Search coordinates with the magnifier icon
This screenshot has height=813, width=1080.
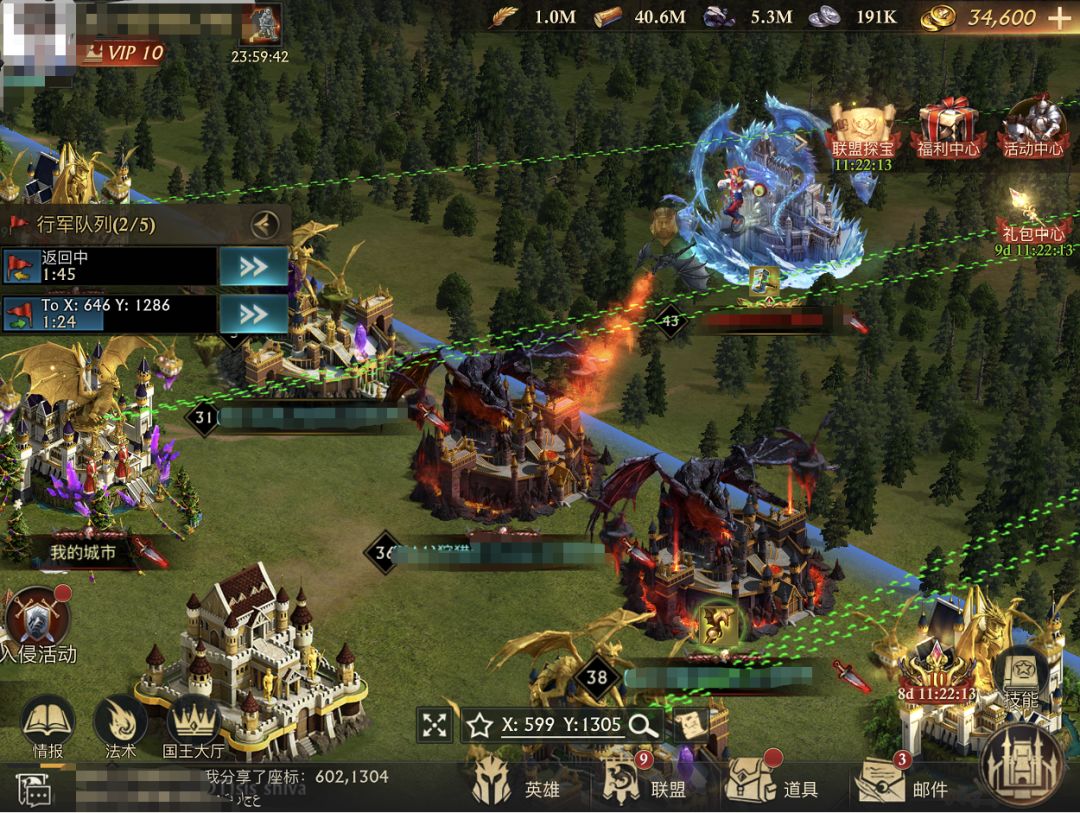(644, 726)
